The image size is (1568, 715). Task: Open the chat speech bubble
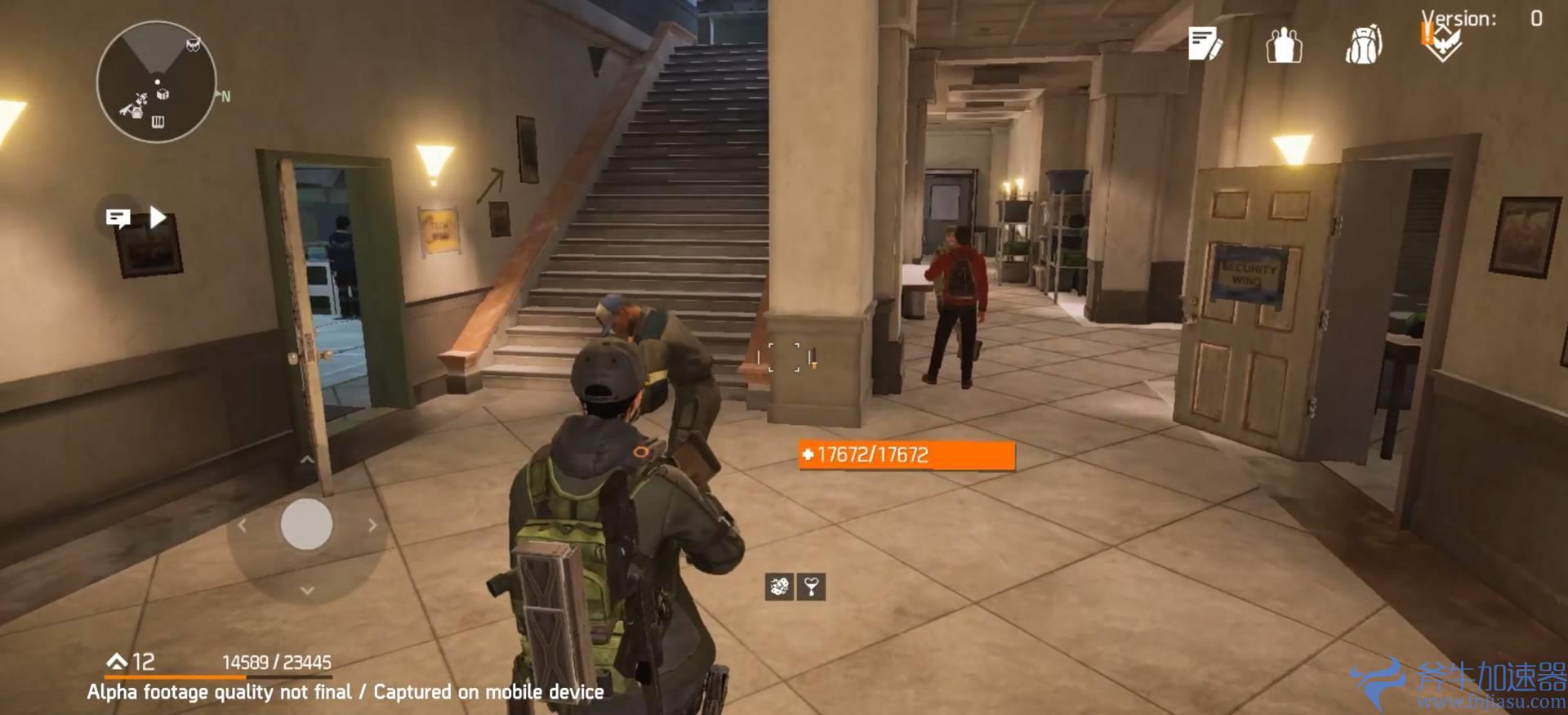click(118, 217)
